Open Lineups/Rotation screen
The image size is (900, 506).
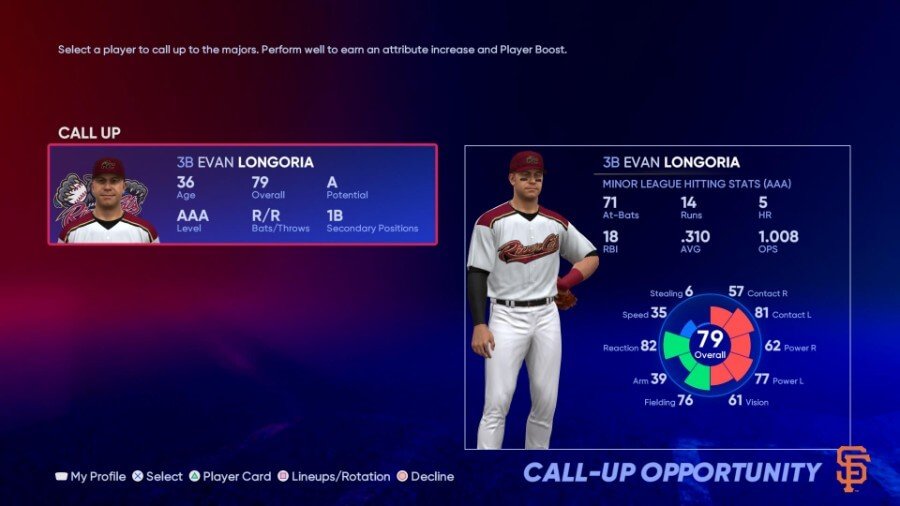tap(334, 477)
